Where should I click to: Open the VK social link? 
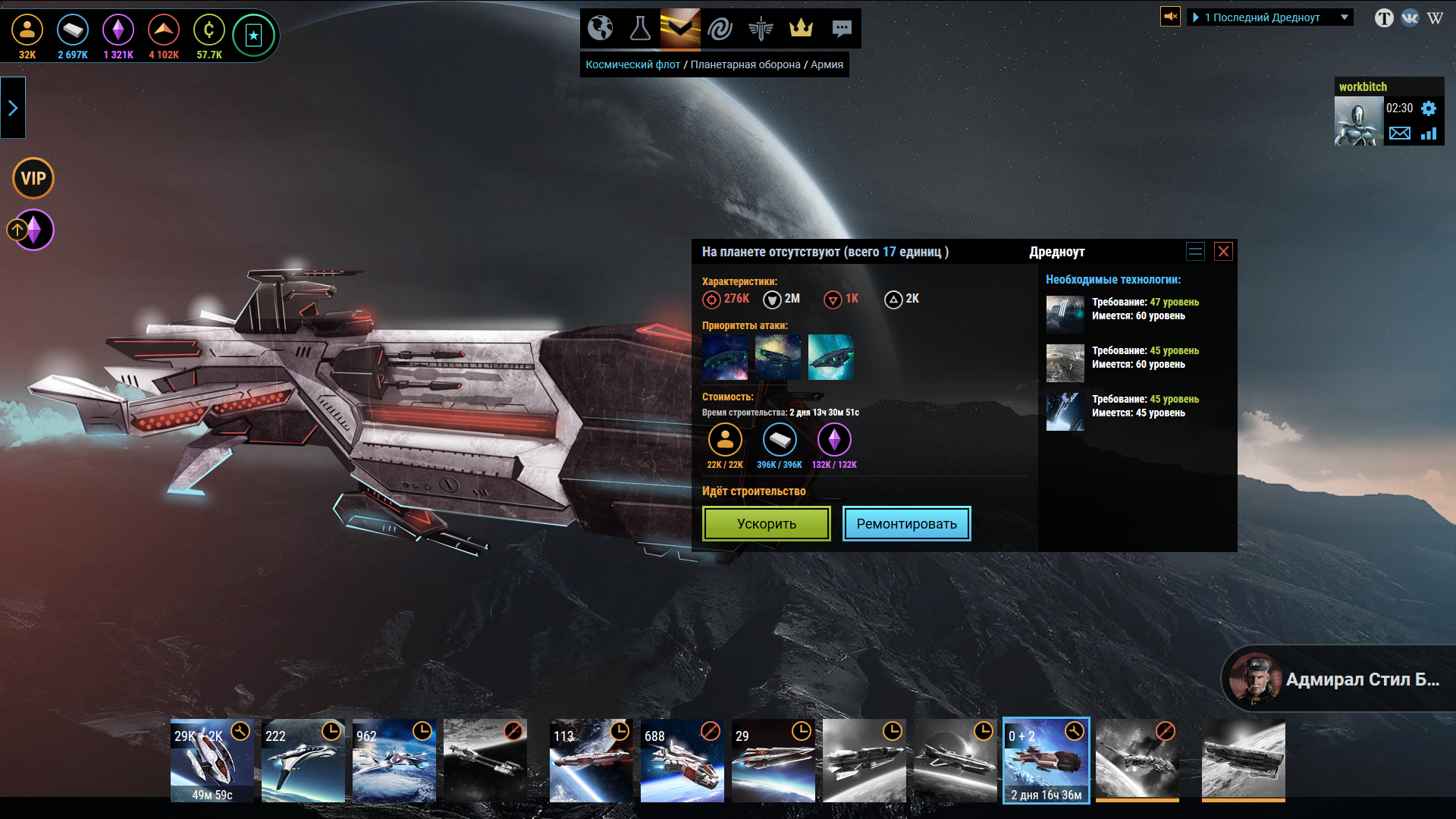[1410, 17]
